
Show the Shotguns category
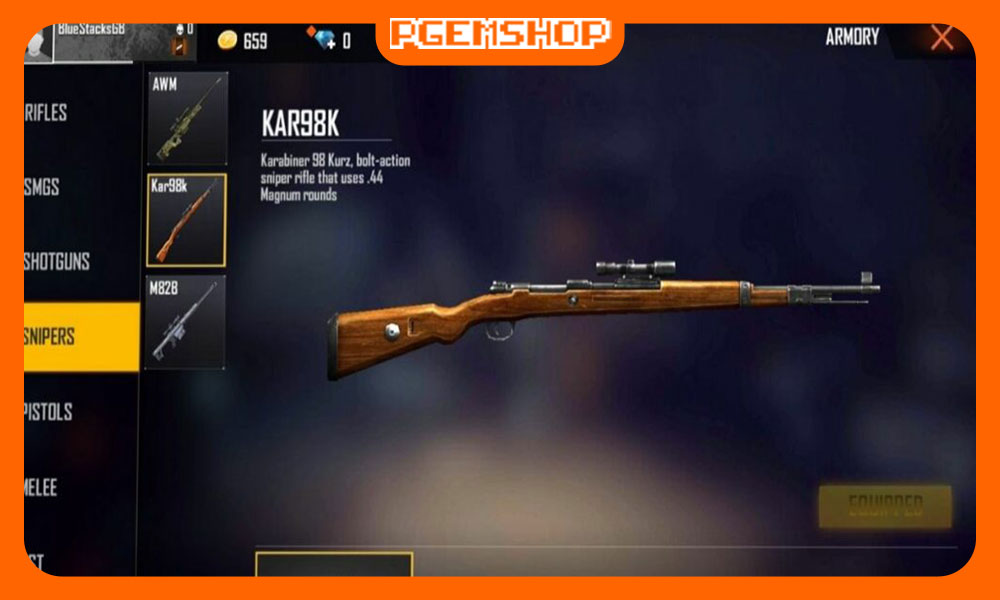coord(58,262)
